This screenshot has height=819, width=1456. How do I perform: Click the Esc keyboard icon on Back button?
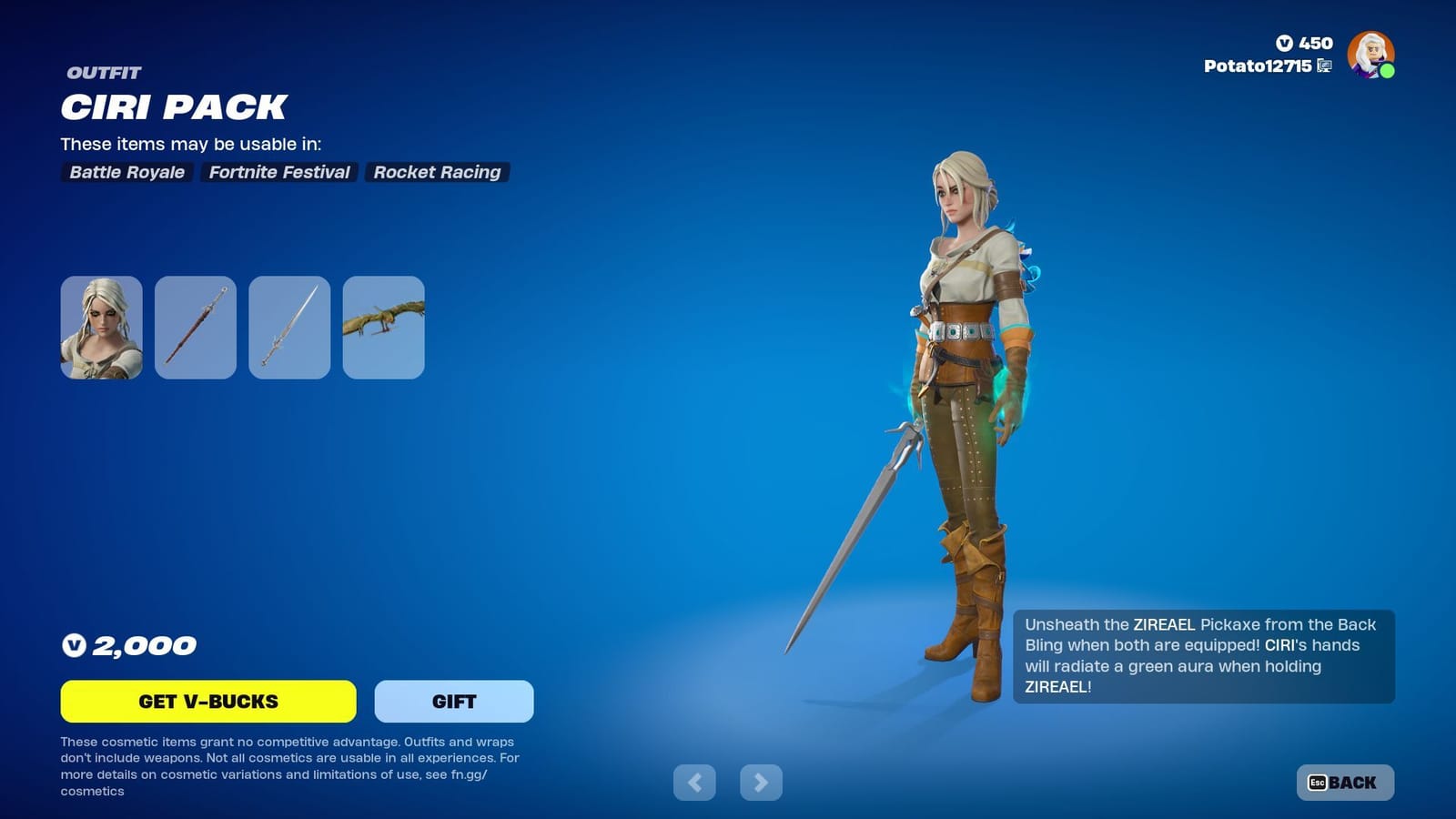[1318, 781]
